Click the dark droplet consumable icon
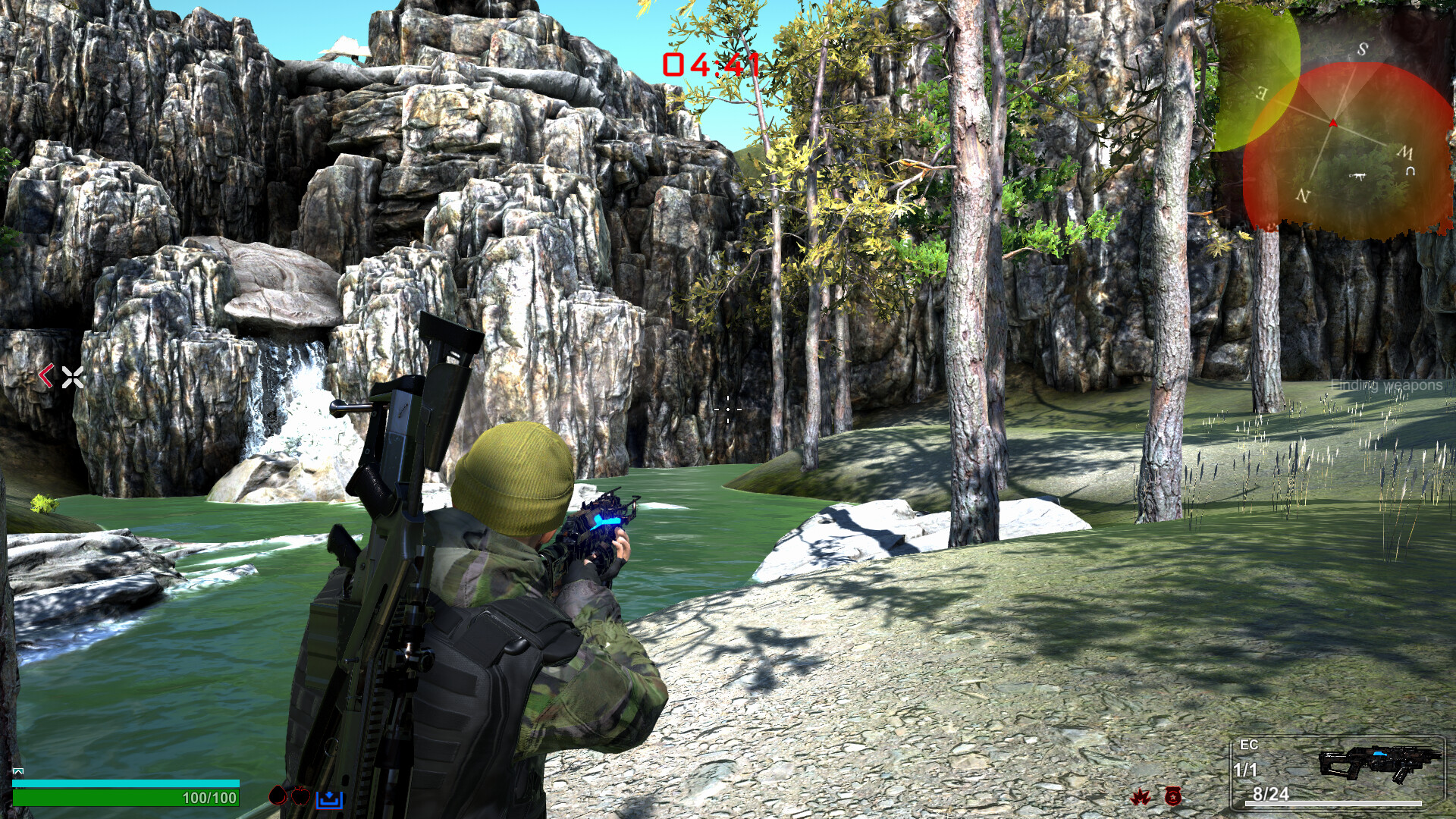 coord(278,795)
